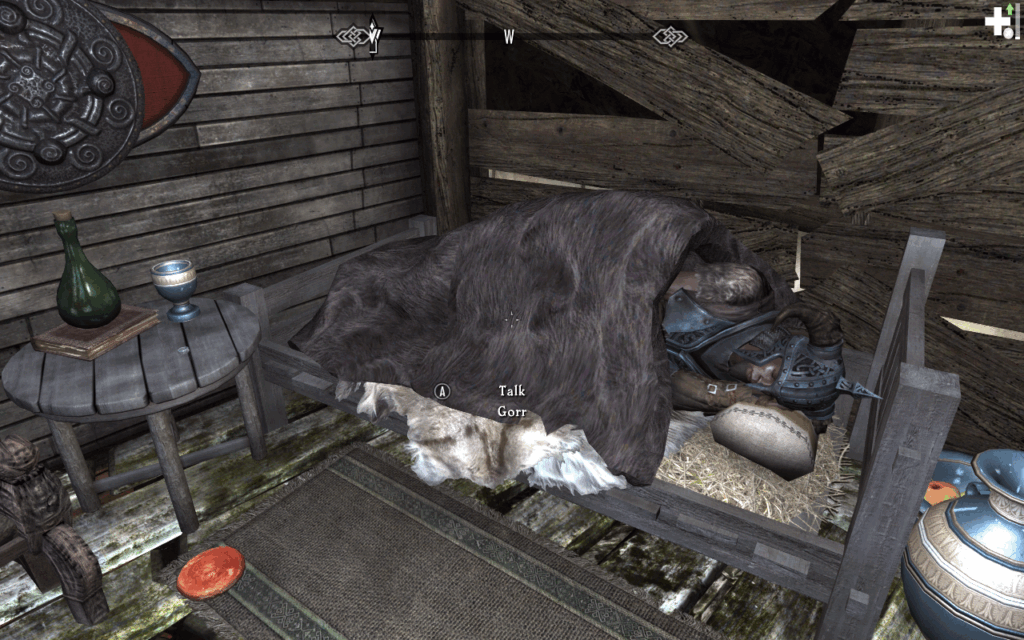The image size is (1024, 640).
Task: Select the quest marker on the compass
Action: (374, 34)
